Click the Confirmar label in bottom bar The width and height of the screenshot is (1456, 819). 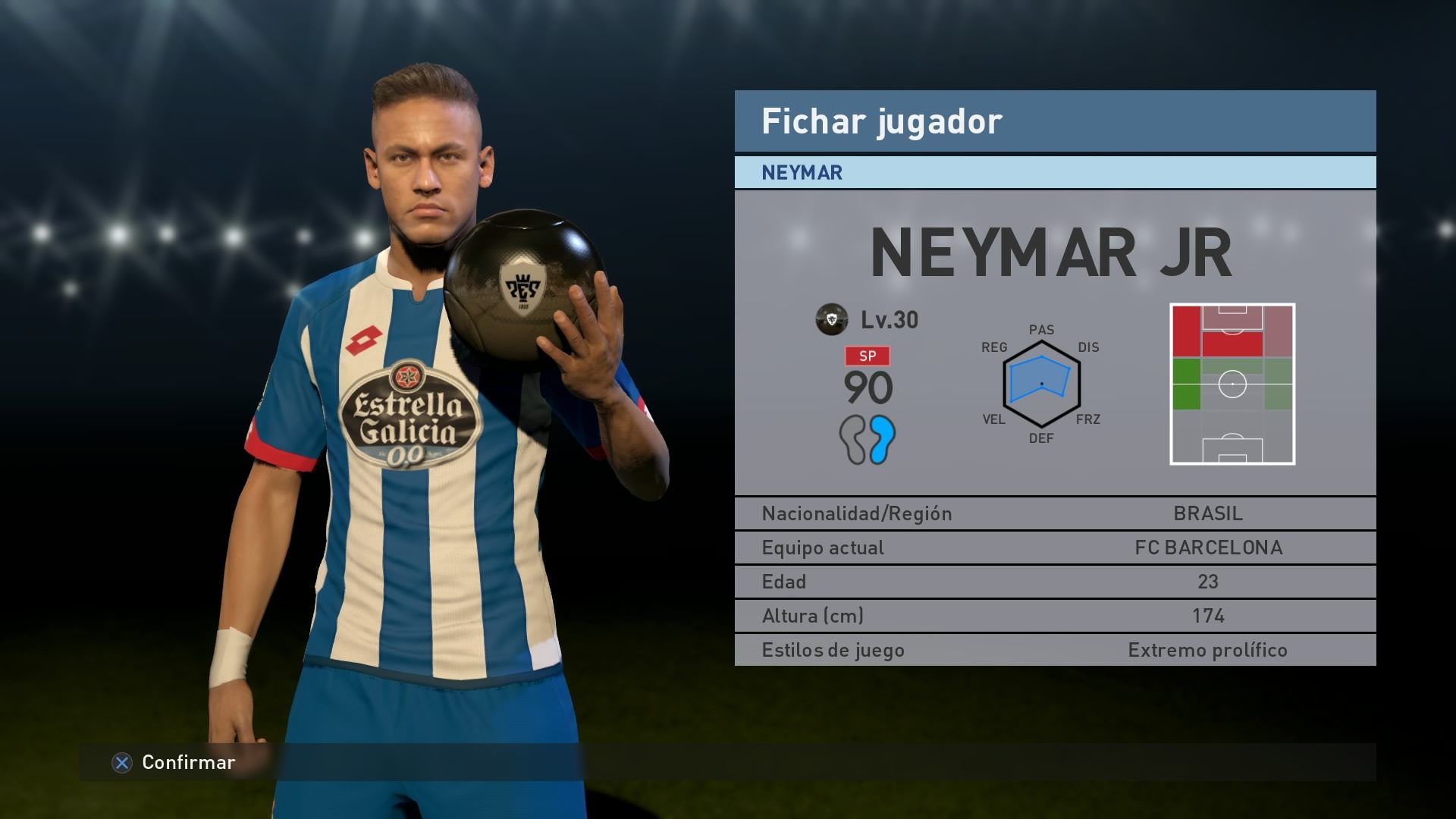[188, 762]
